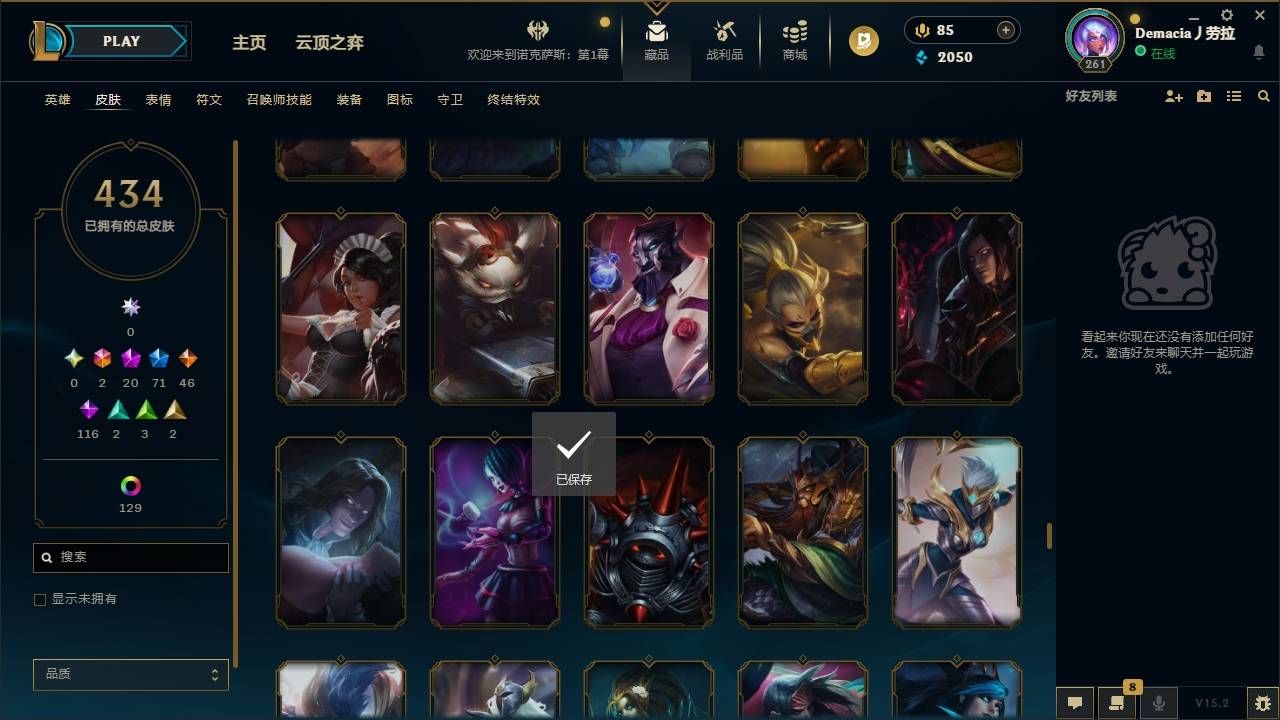Viewport: 1280px width, 720px height.
Task: Click the friend search magnifier icon
Action: click(x=1263, y=96)
